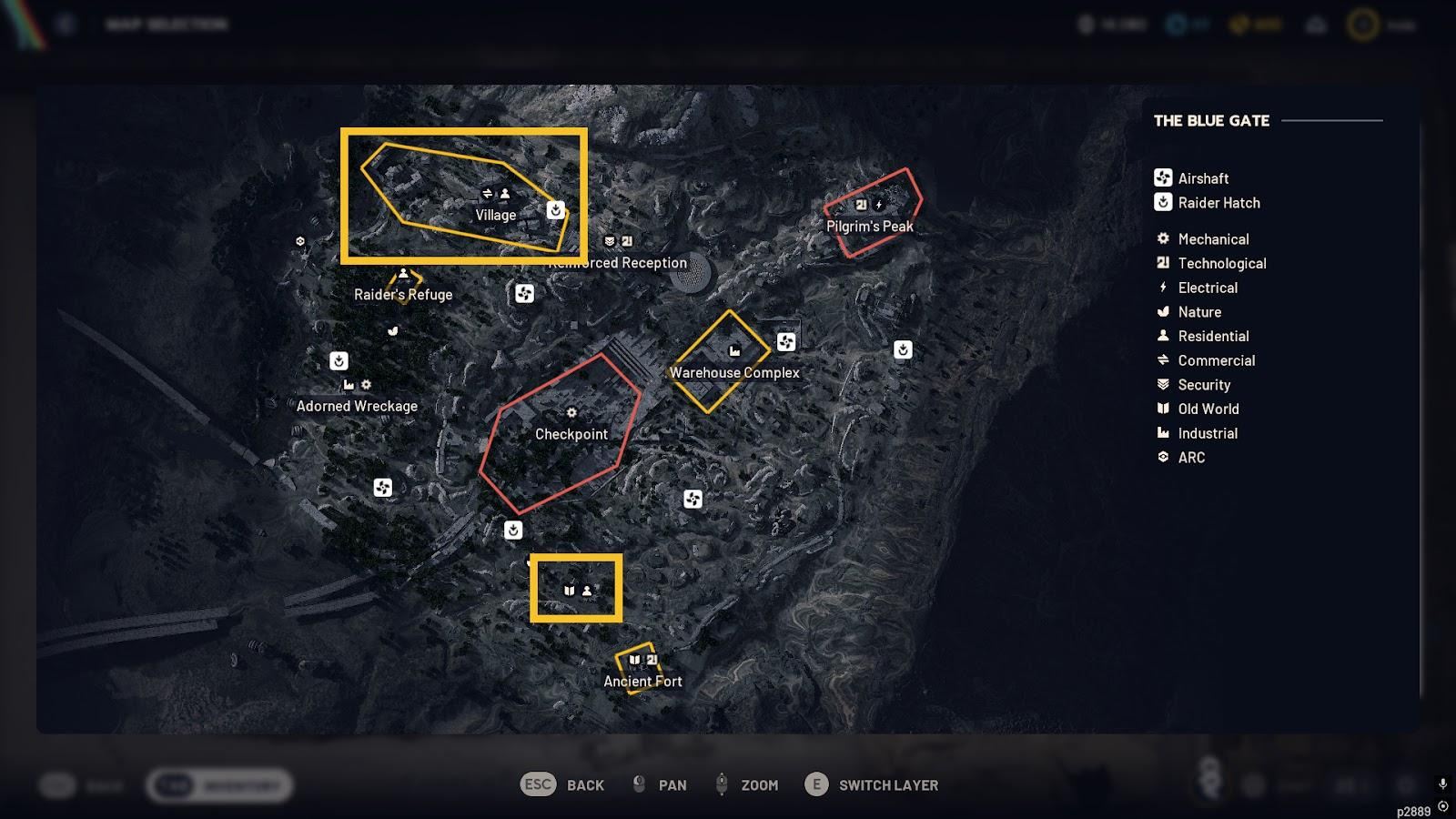Select the Ancient Fort location
Screen dimensions: 1456x819
click(x=642, y=681)
